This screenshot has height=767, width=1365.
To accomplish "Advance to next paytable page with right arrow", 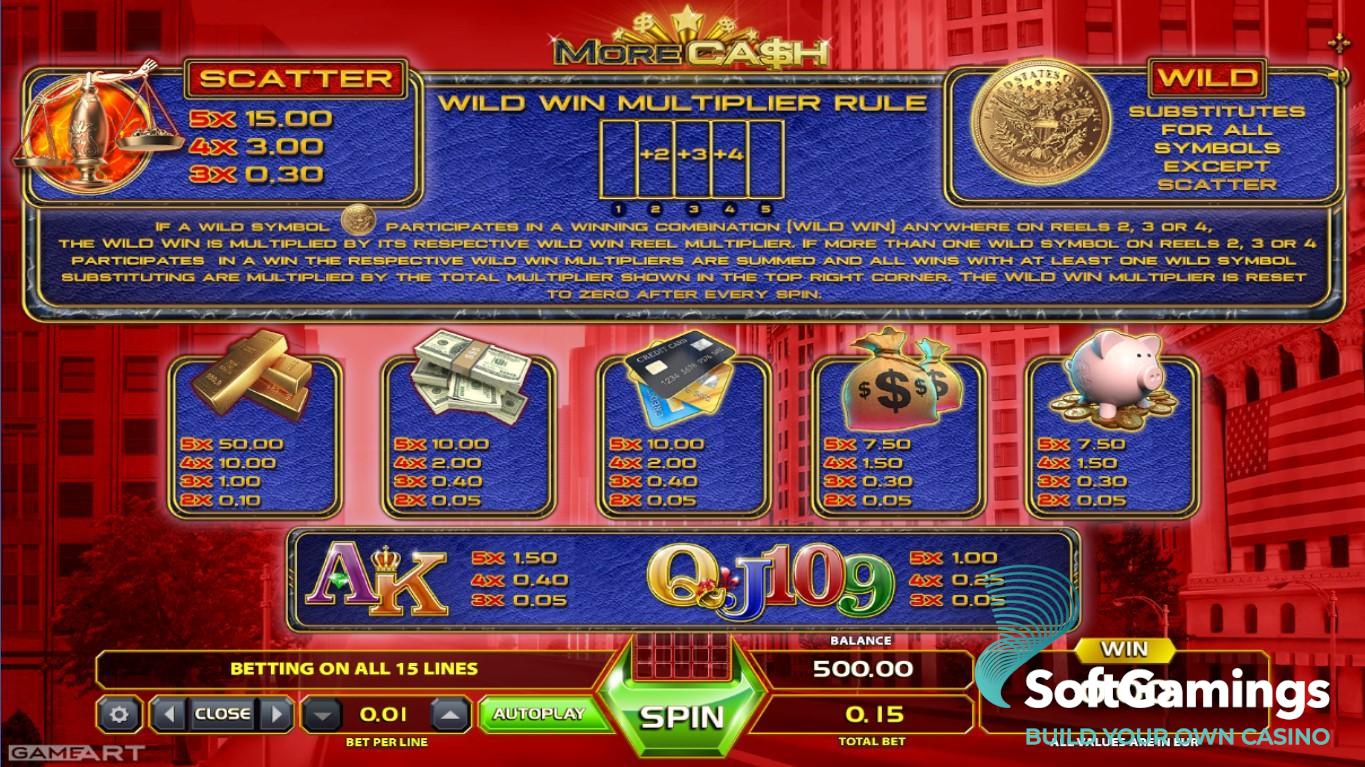I will tap(278, 713).
